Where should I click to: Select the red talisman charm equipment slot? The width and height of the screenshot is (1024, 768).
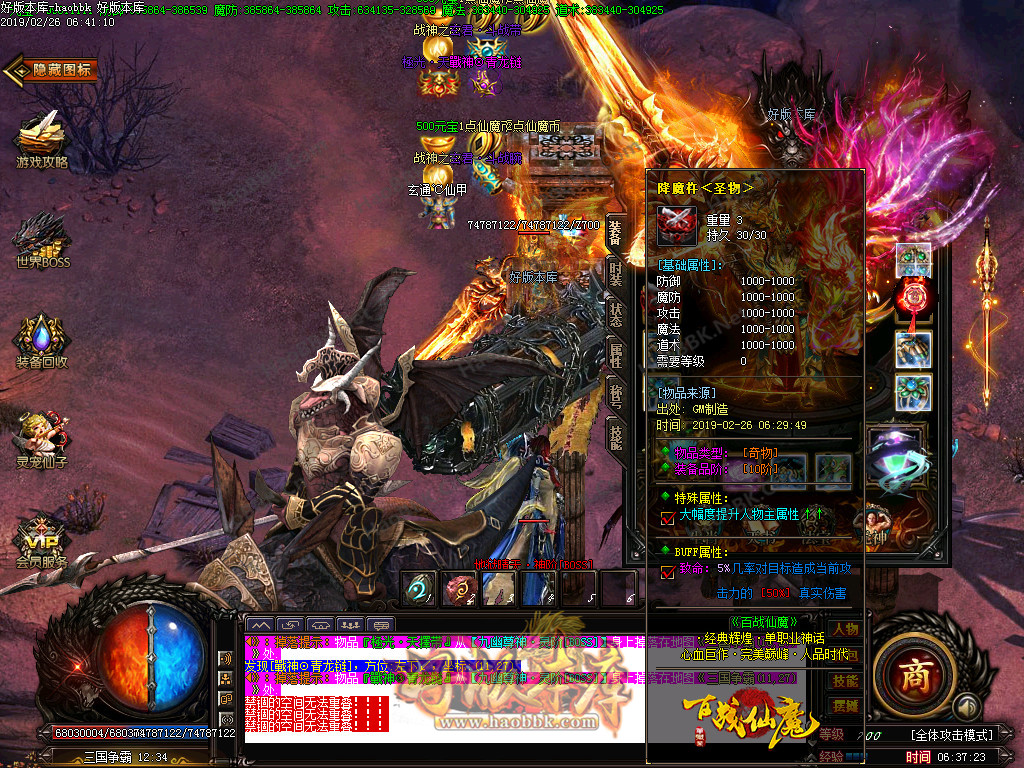(x=913, y=297)
